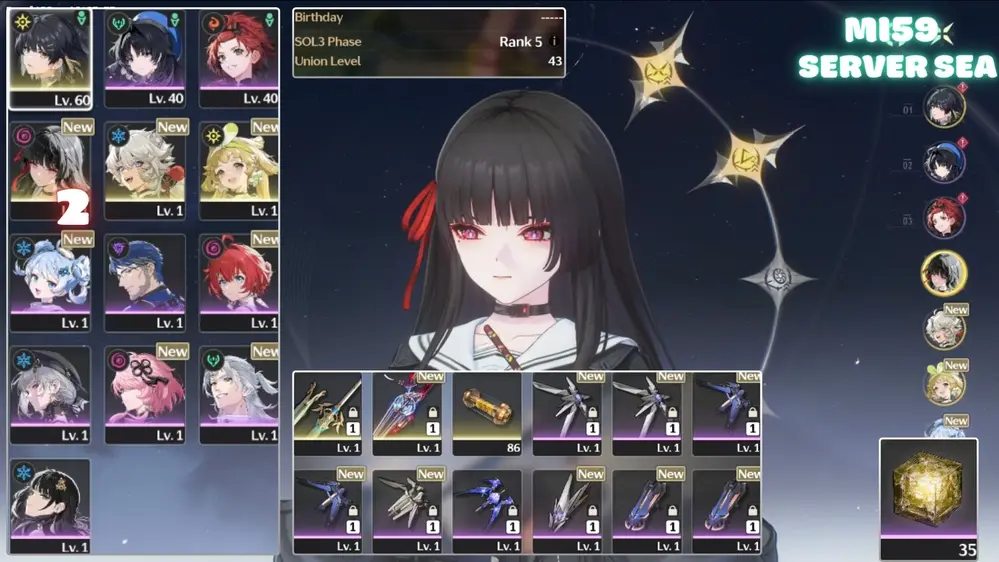Select the blue-haired man in profile portrait
The height and width of the screenshot is (562, 999).
click(145, 282)
